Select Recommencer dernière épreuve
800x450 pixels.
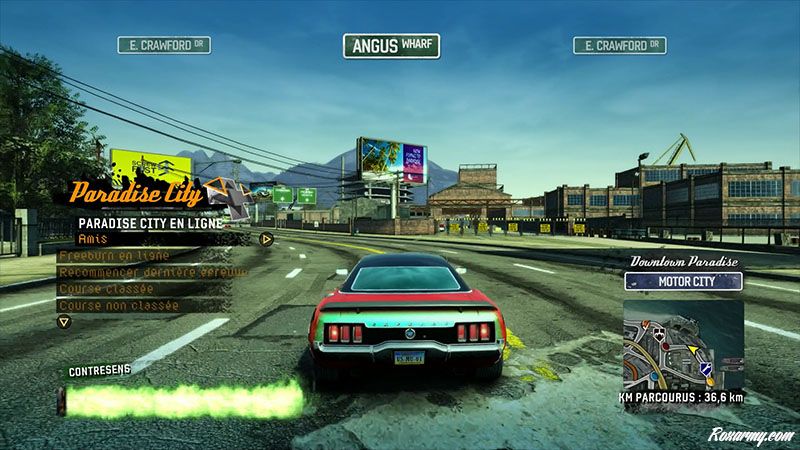click(x=132, y=272)
